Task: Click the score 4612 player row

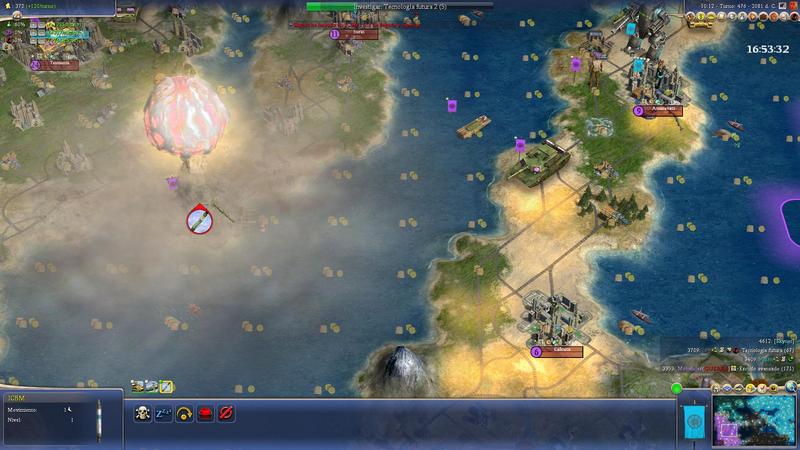Action: pyautogui.click(x=775, y=341)
